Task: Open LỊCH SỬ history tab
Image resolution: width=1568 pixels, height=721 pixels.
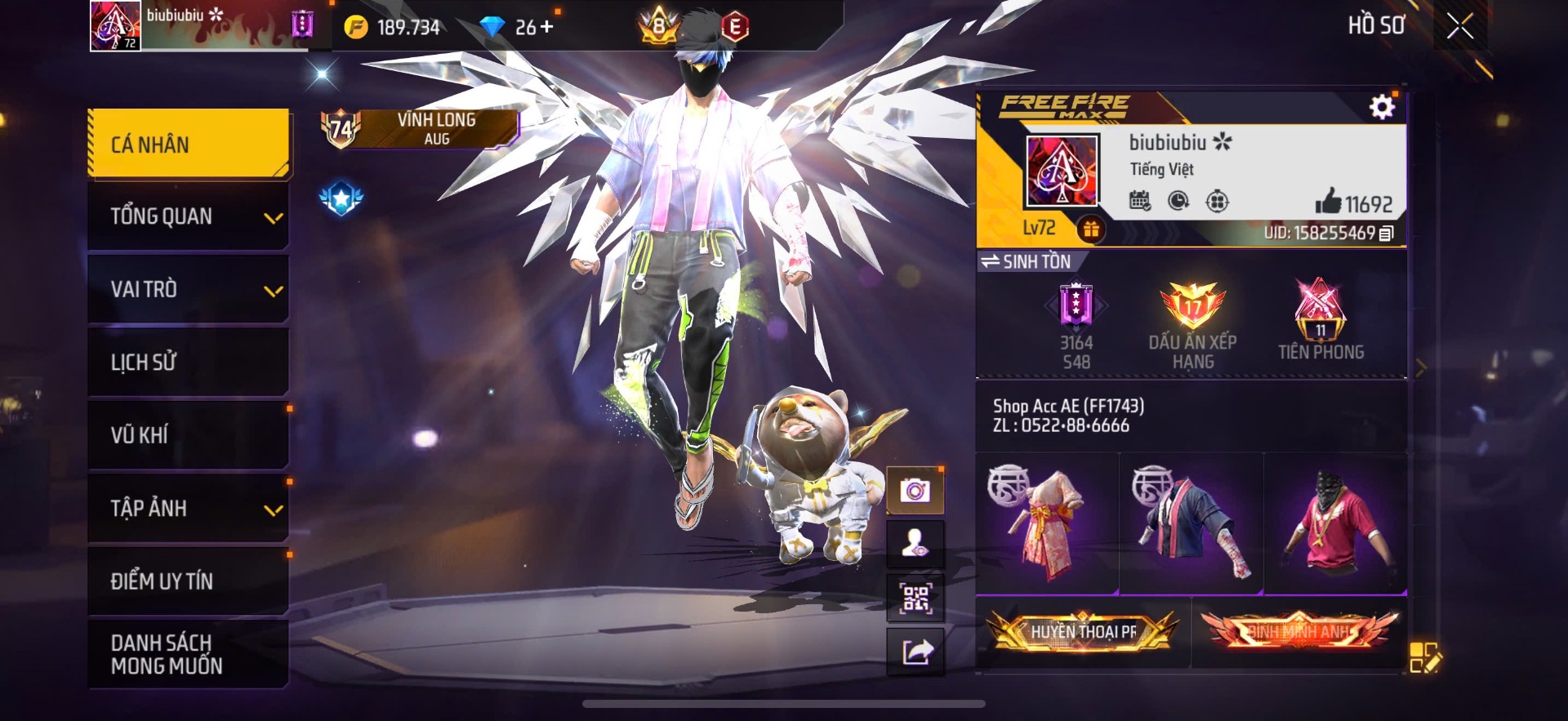Action: 188,362
